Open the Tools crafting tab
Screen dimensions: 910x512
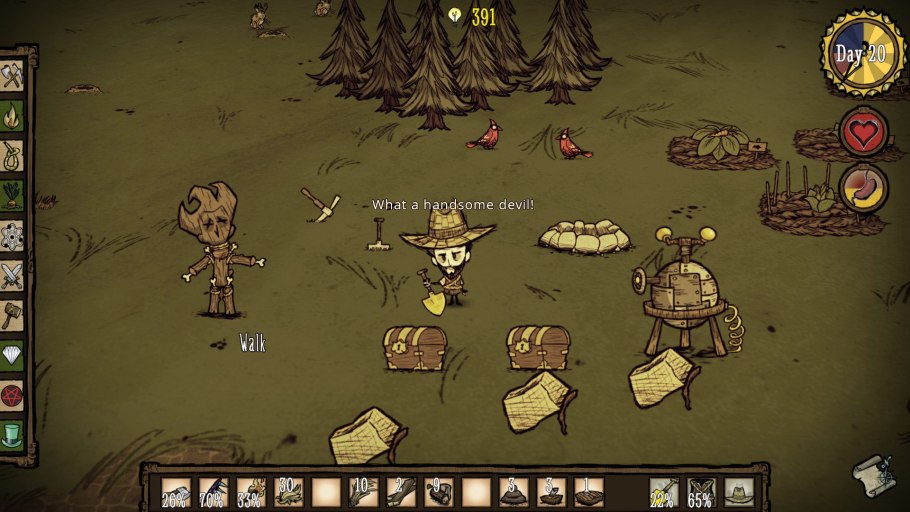[12, 76]
